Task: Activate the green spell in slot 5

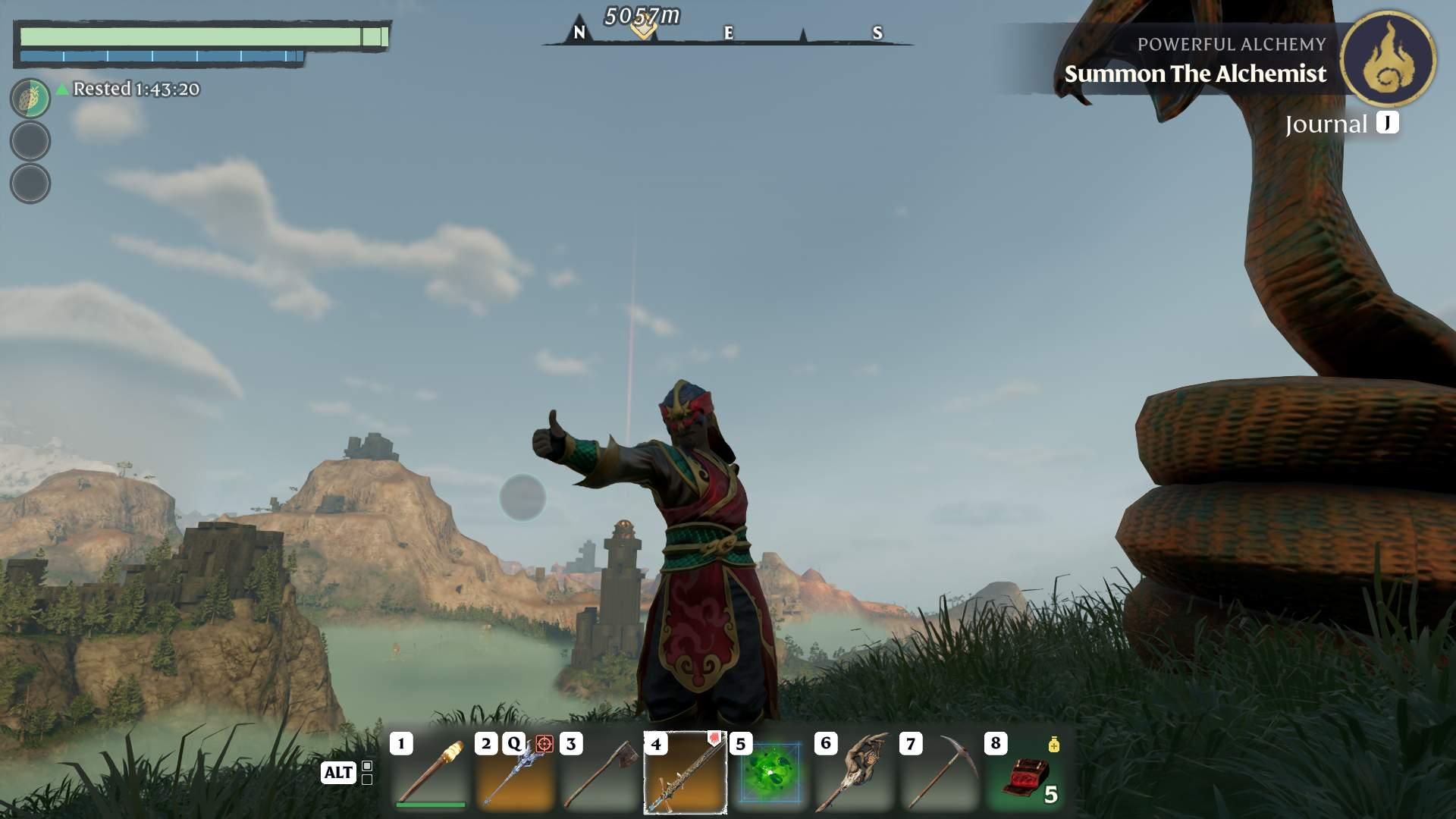Action: pyautogui.click(x=770, y=772)
